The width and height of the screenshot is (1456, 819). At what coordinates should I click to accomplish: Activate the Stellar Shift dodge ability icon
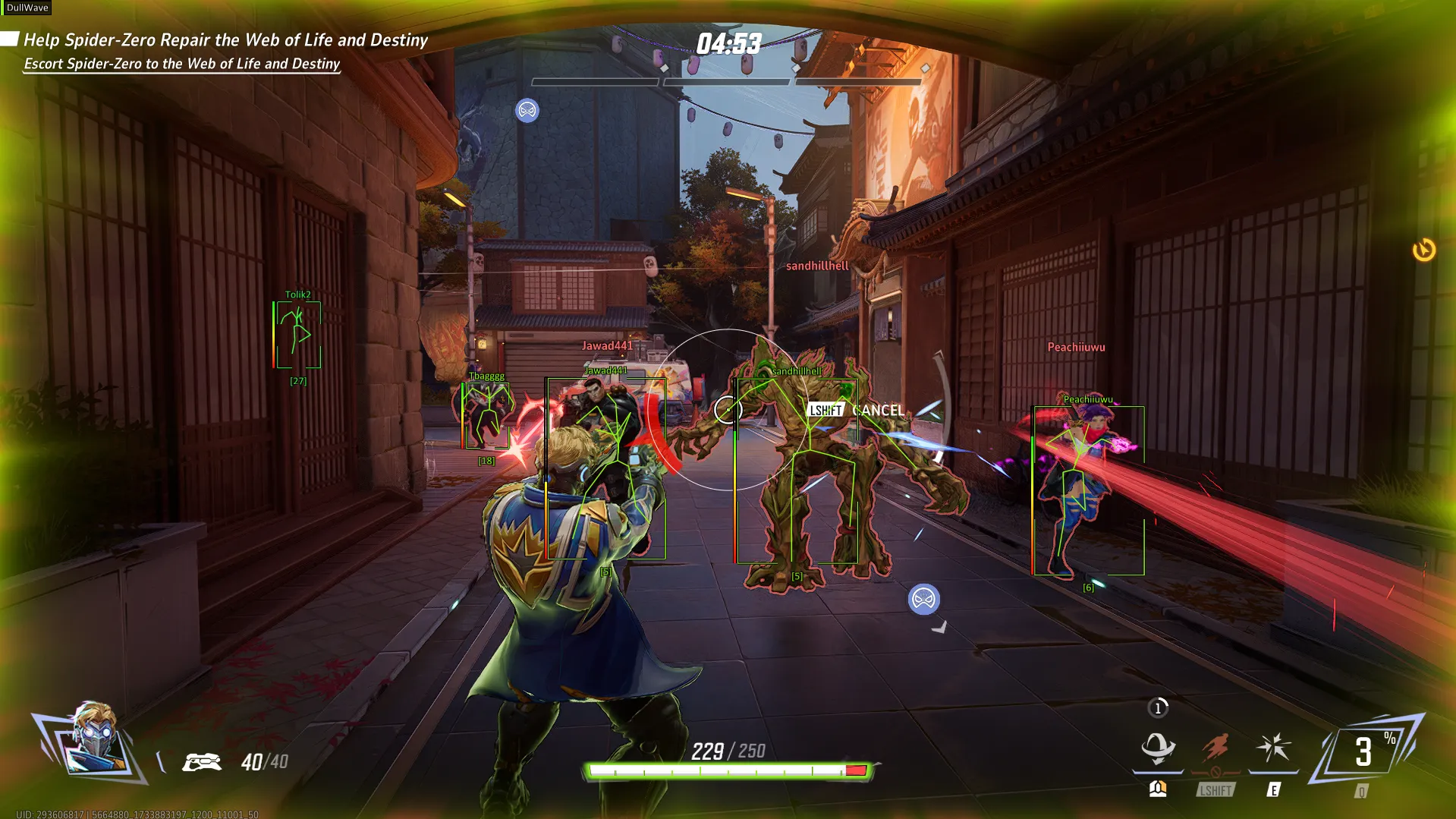1158,748
